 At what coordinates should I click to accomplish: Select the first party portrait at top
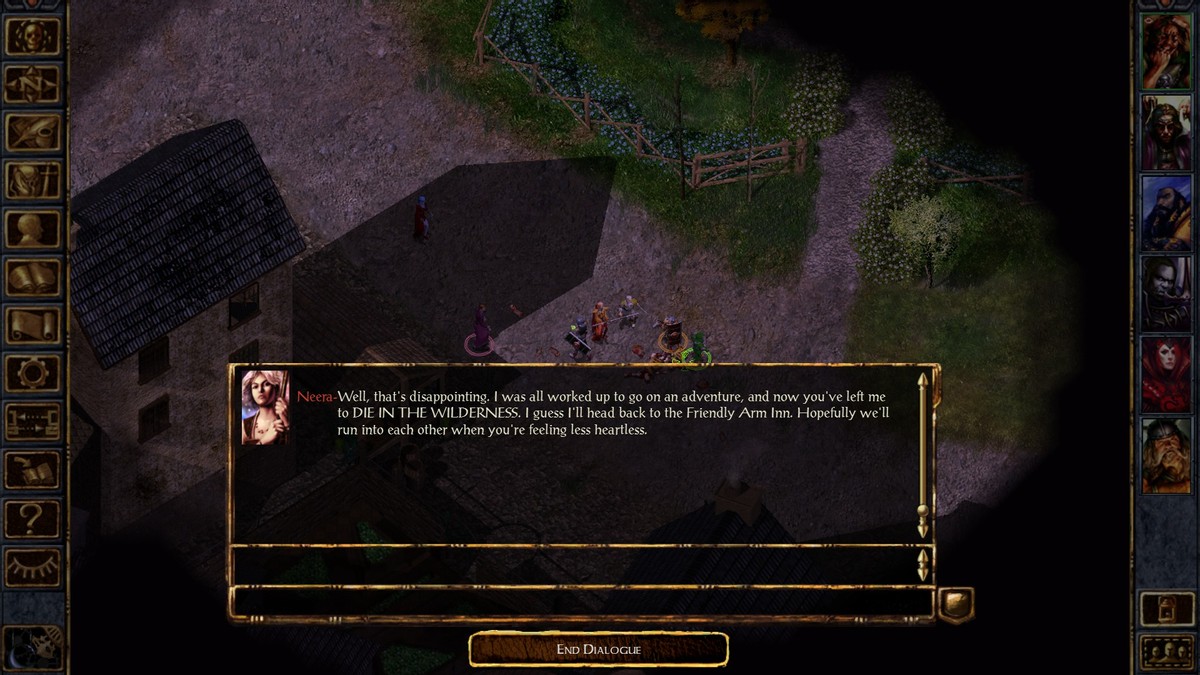(1166, 51)
